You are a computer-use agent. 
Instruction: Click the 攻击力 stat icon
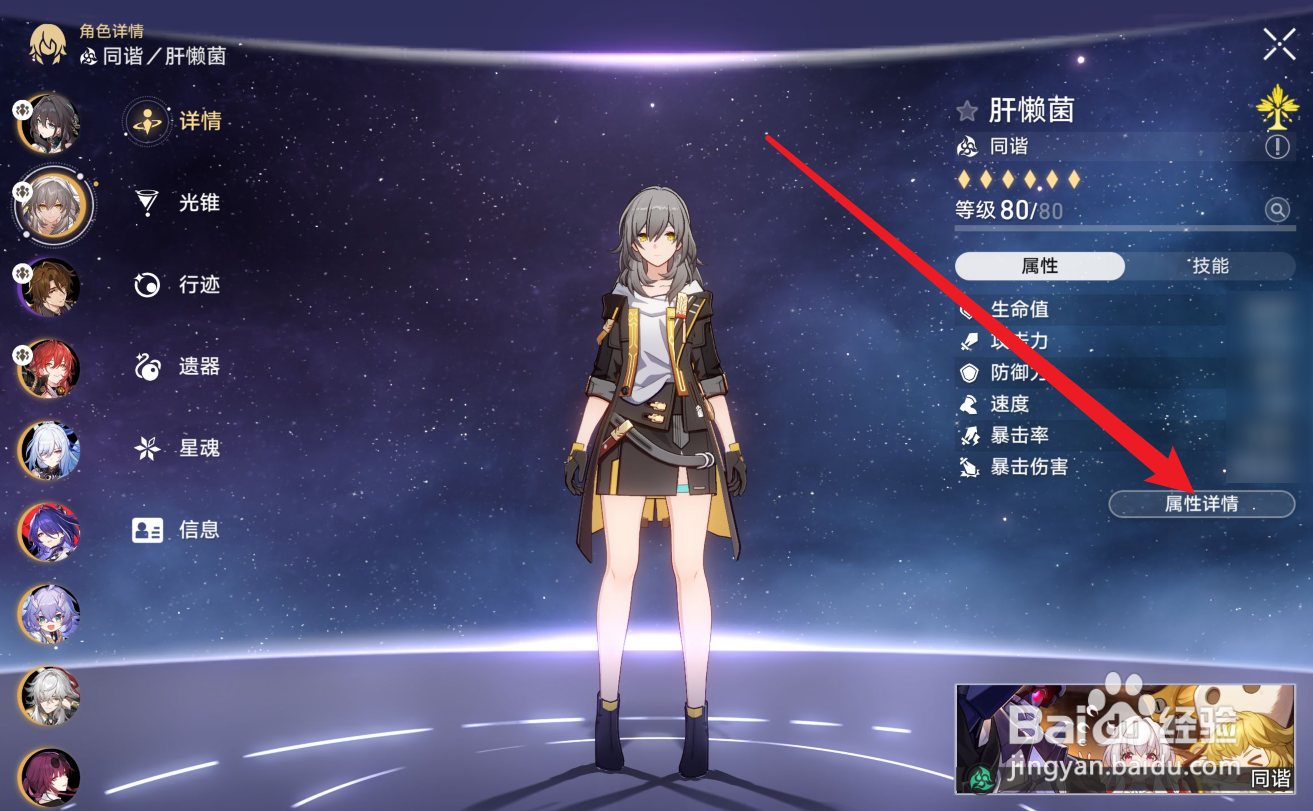[967, 341]
